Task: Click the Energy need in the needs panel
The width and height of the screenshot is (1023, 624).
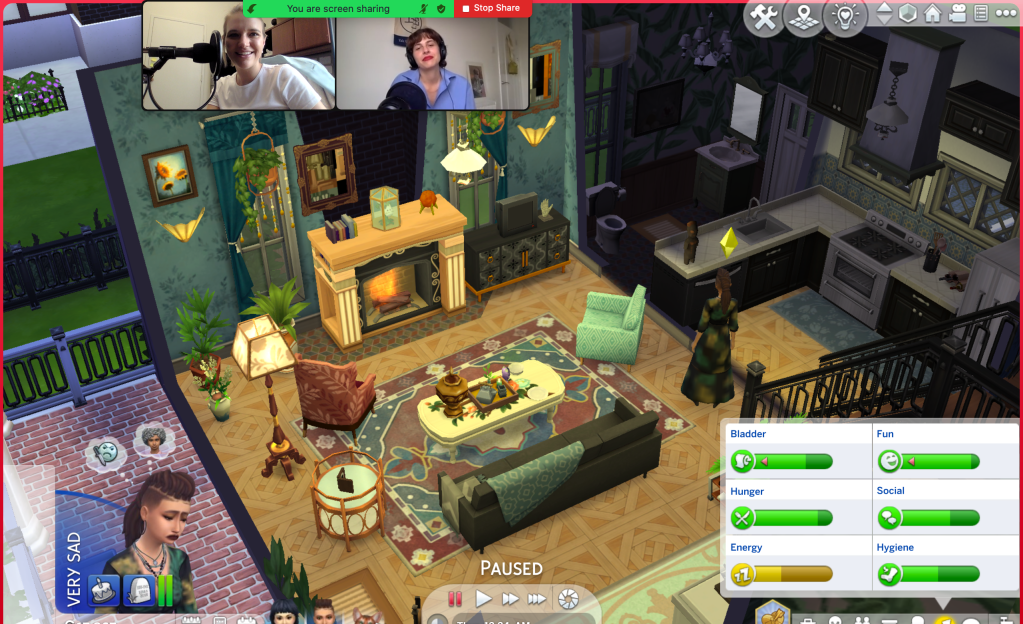Action: pyautogui.click(x=795, y=564)
